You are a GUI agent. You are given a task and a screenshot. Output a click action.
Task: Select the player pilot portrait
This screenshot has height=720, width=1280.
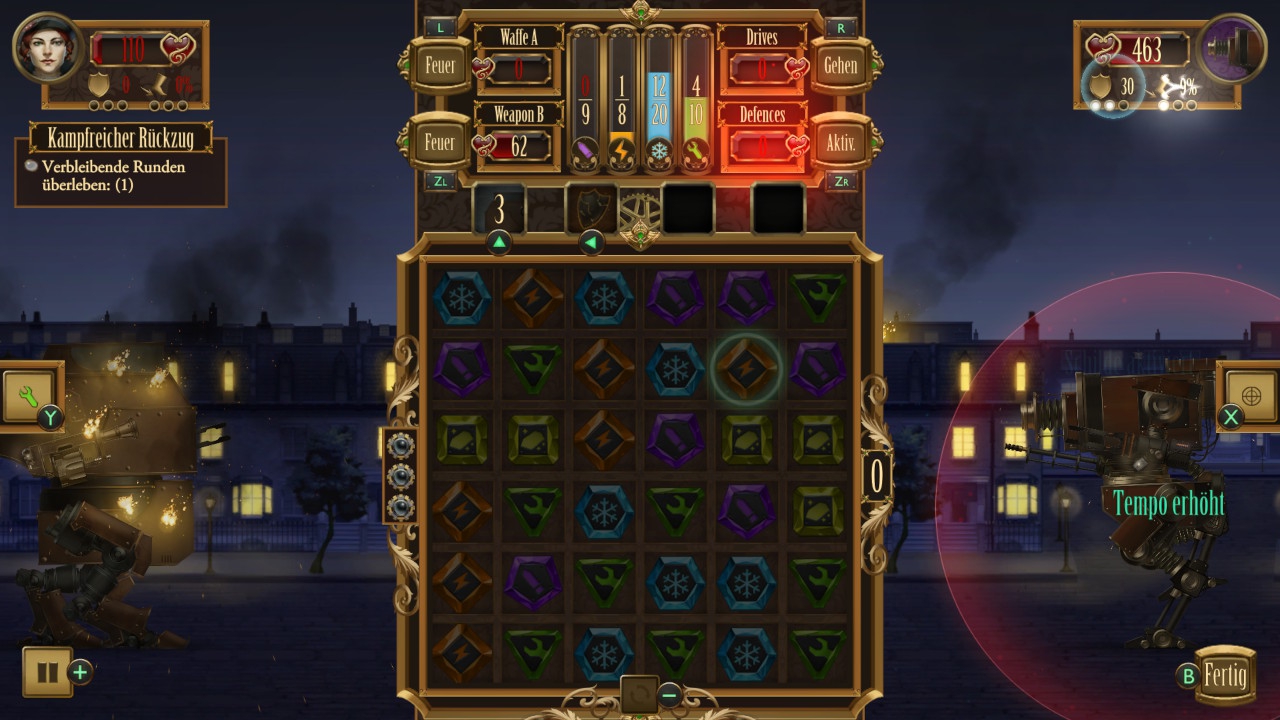click(48, 48)
